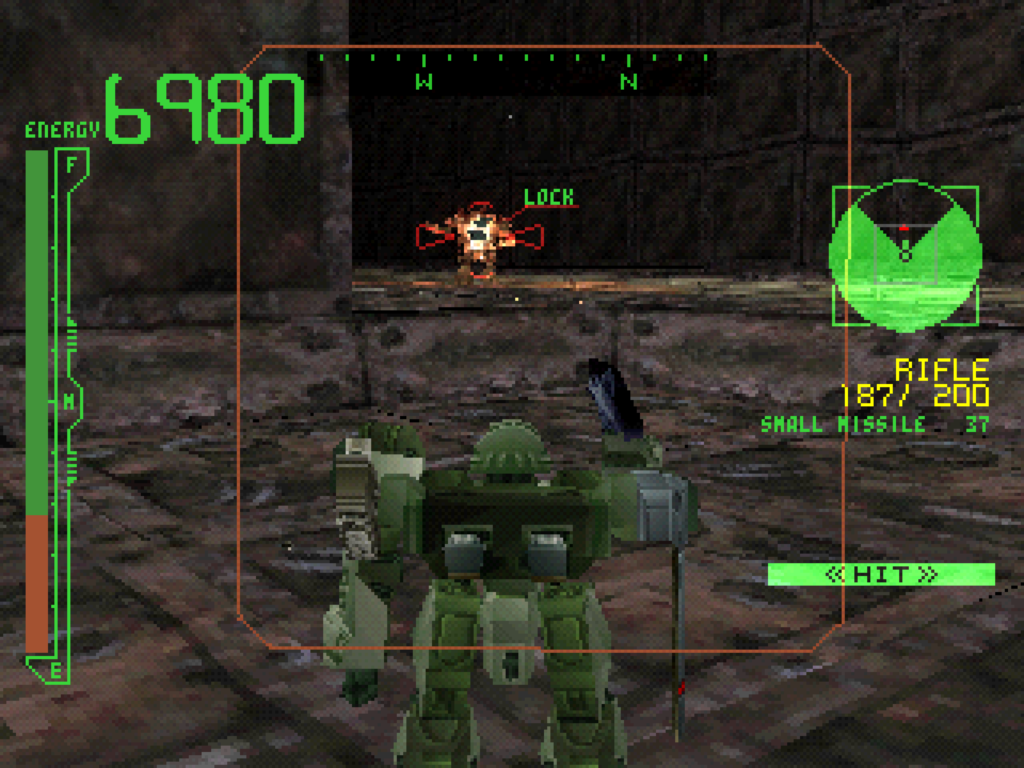Select the RIFLE weapon label

(942, 370)
